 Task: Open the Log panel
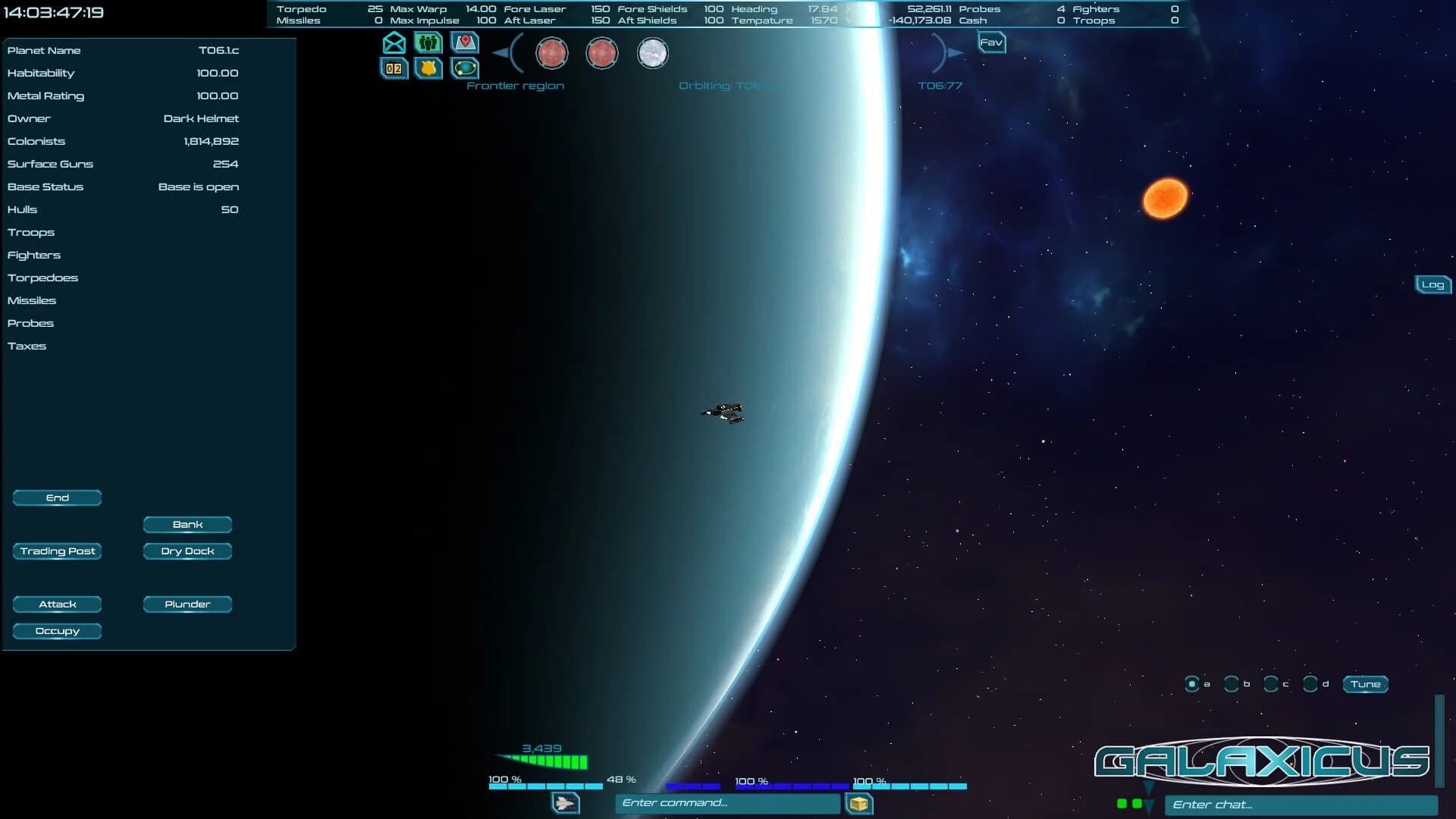1433,284
